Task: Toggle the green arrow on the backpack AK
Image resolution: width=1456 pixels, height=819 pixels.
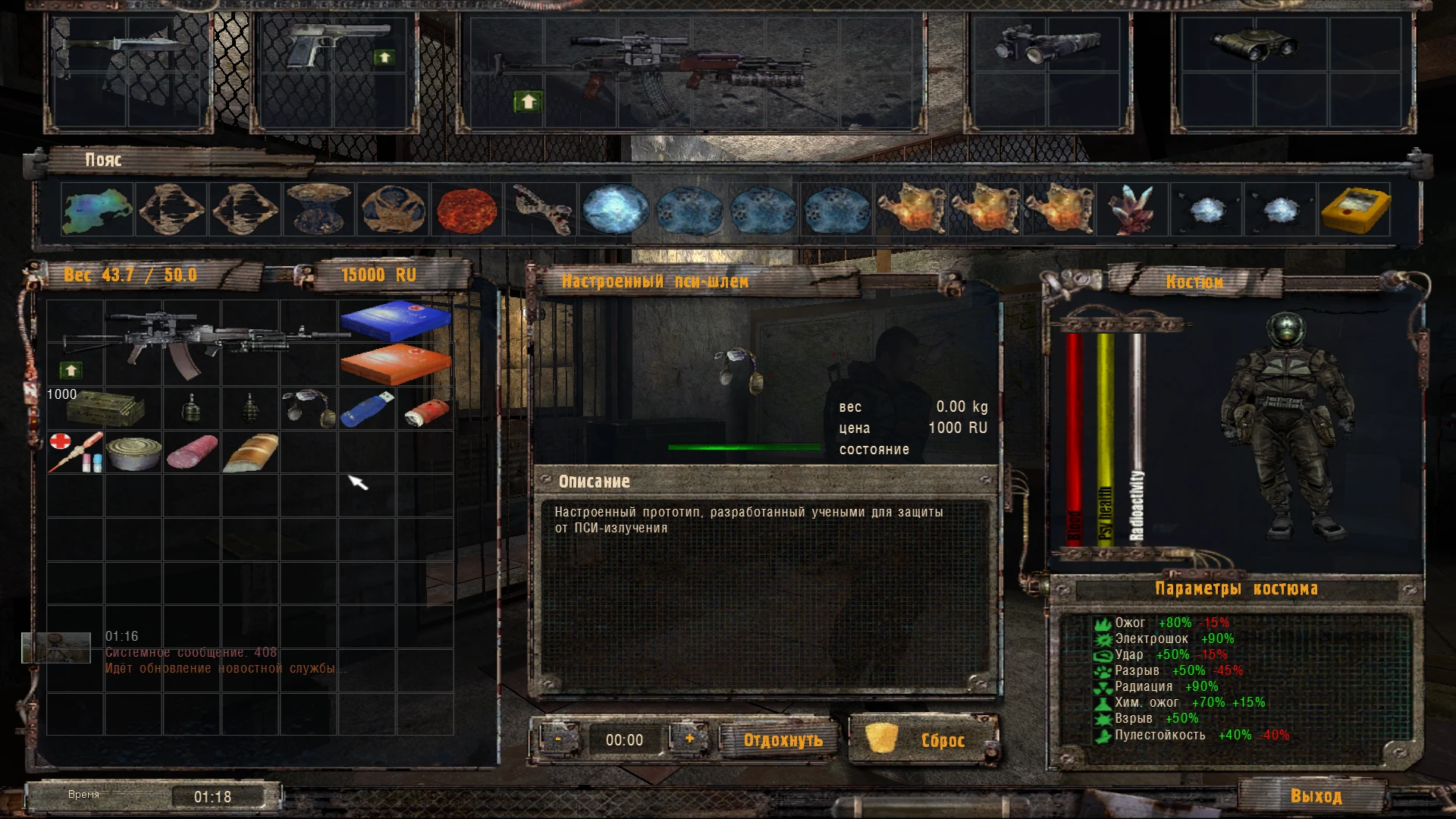Action: point(72,372)
